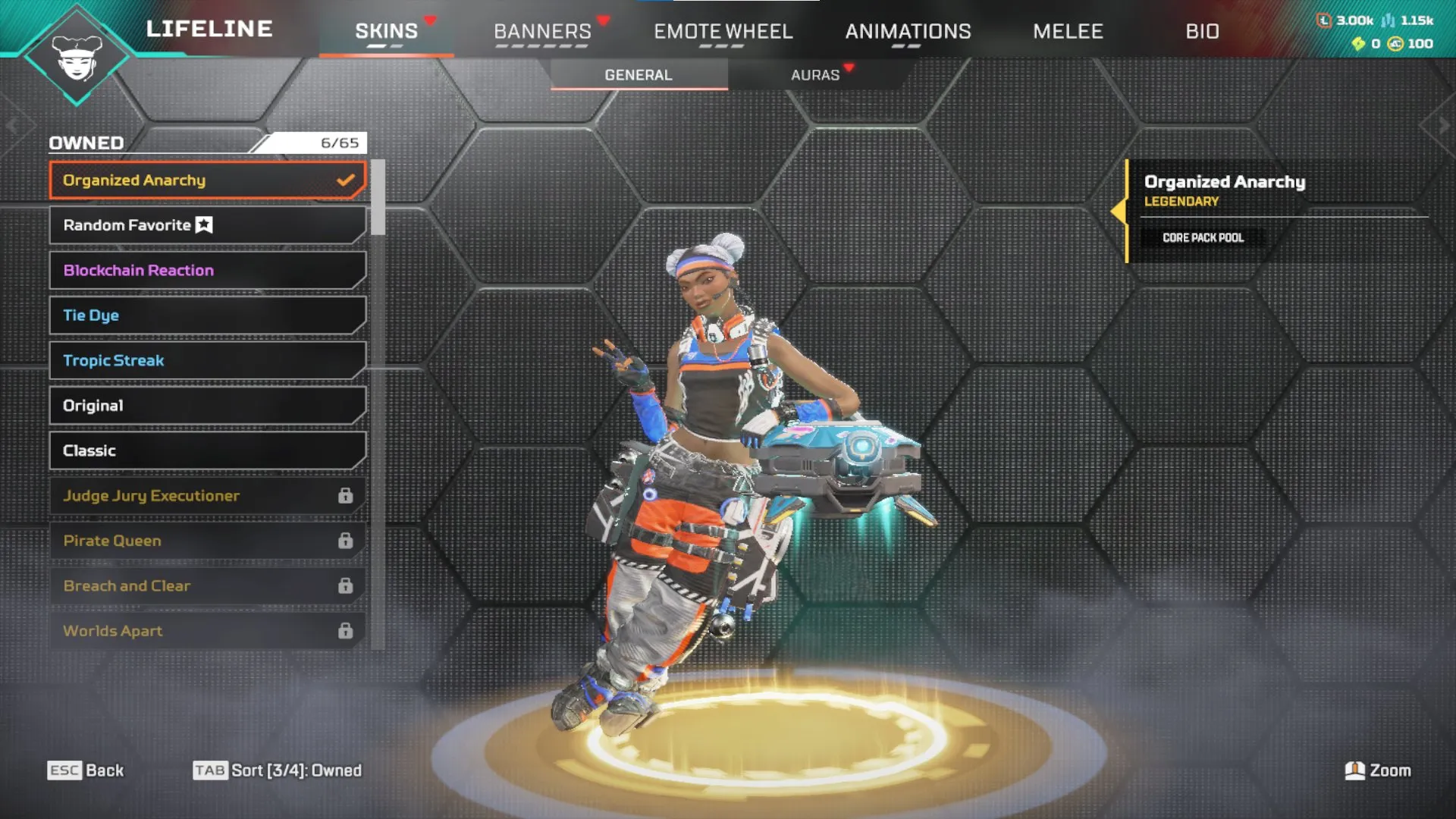Switch to the AURAS sub-tab
Viewport: 1456px width, 819px height.
click(x=815, y=74)
